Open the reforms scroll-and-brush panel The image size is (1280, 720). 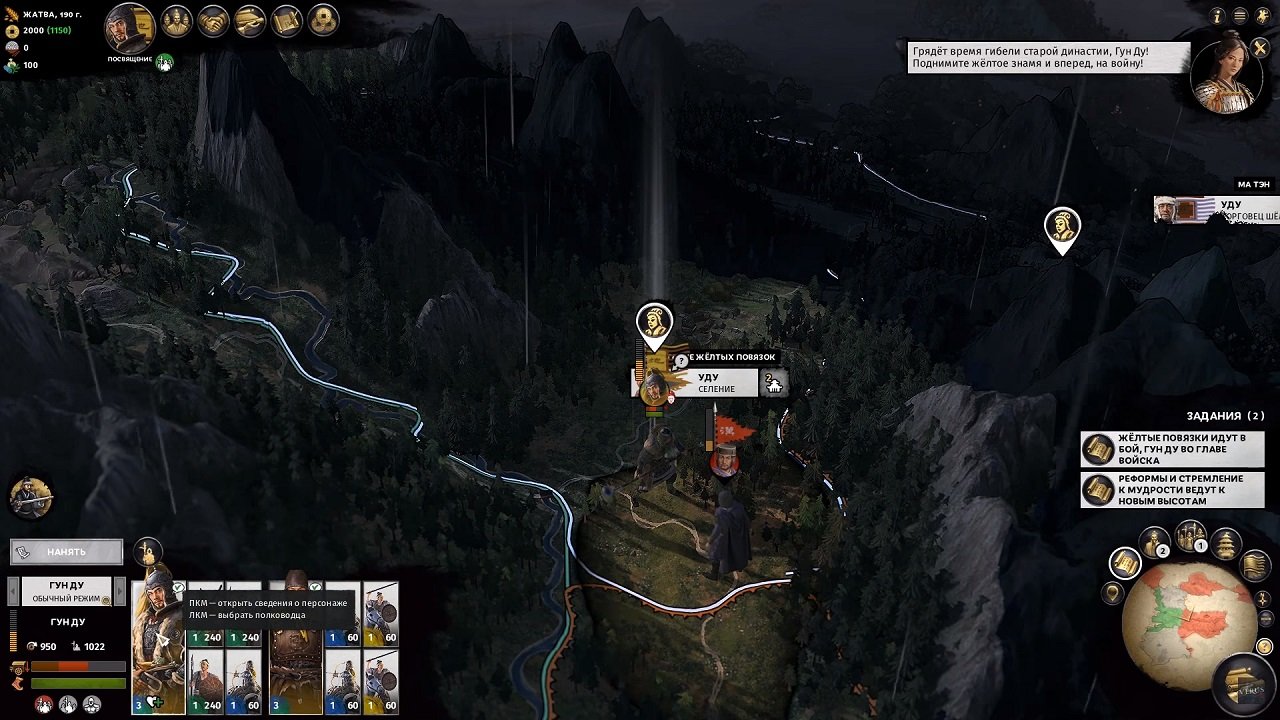pos(287,20)
